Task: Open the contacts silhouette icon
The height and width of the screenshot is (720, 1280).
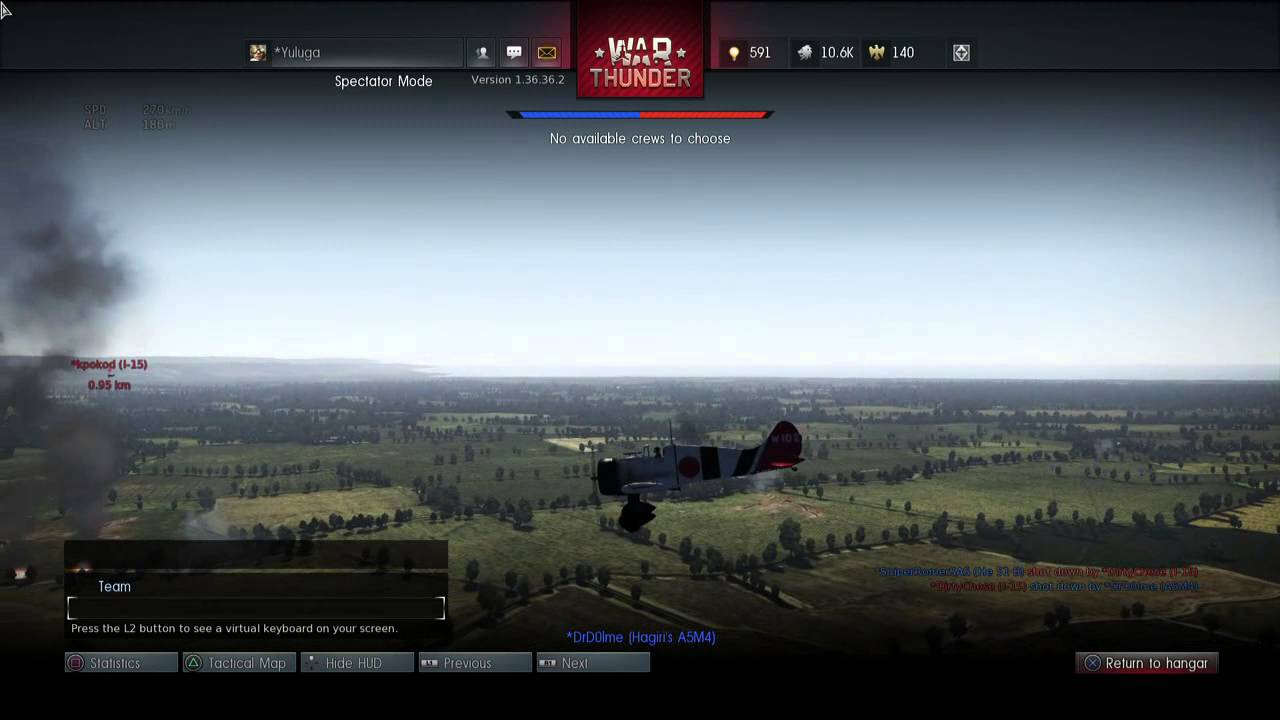Action: [x=482, y=53]
